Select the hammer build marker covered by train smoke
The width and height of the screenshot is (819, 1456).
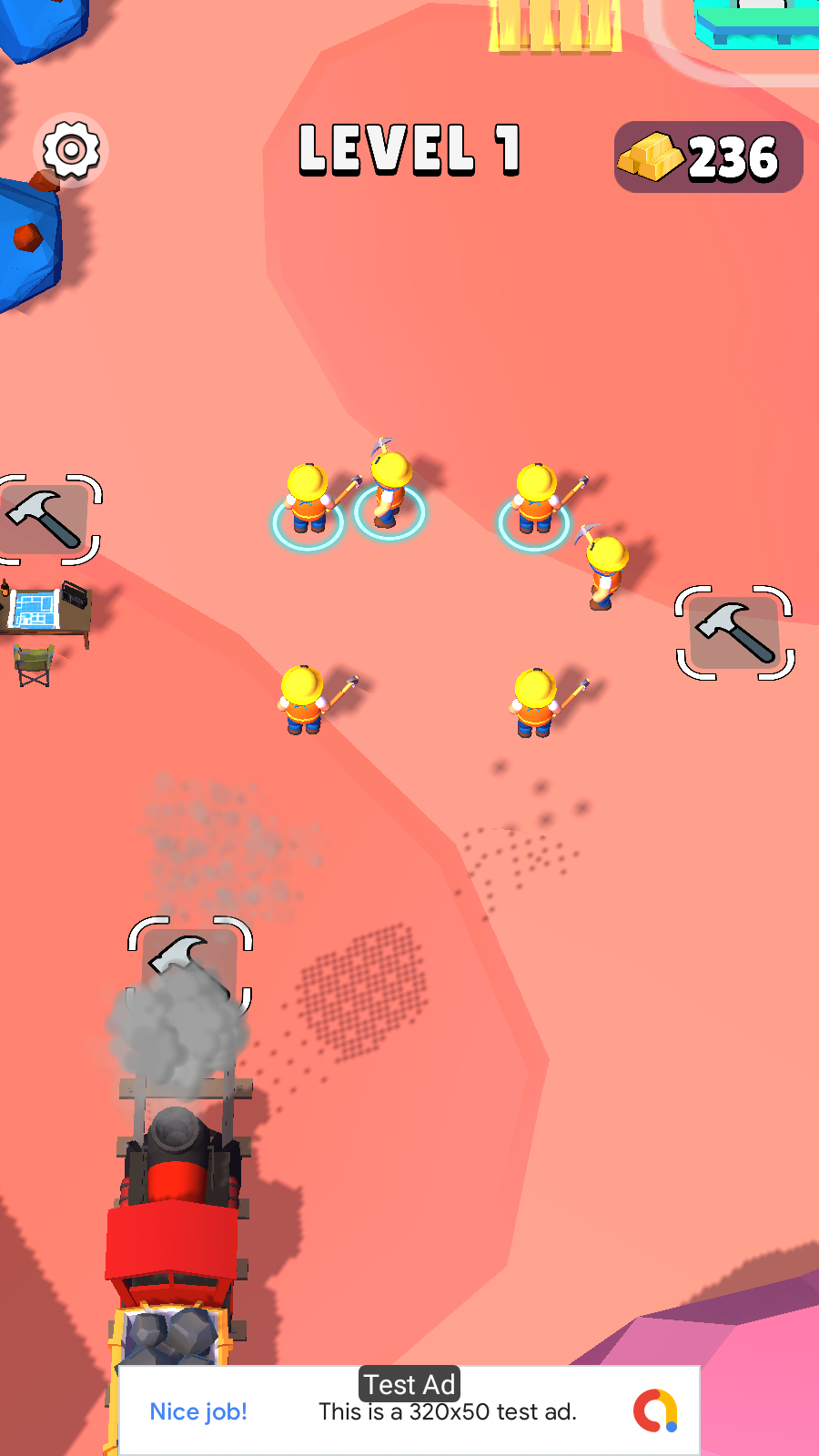tap(189, 965)
